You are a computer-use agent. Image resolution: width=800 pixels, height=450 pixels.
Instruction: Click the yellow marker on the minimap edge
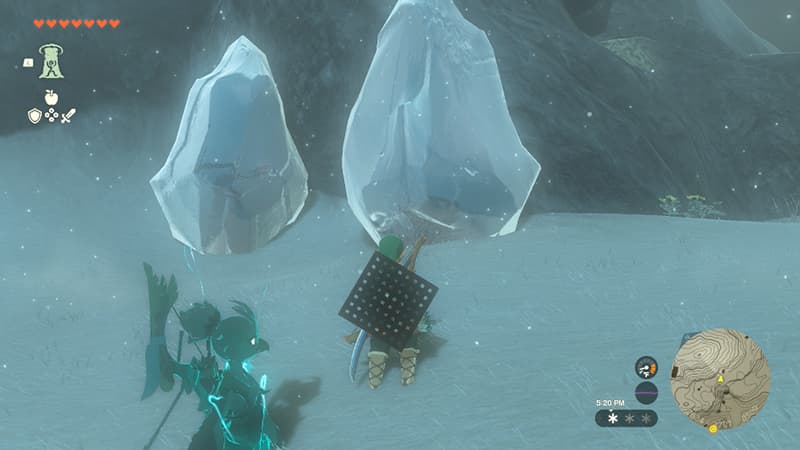pyautogui.click(x=713, y=428)
